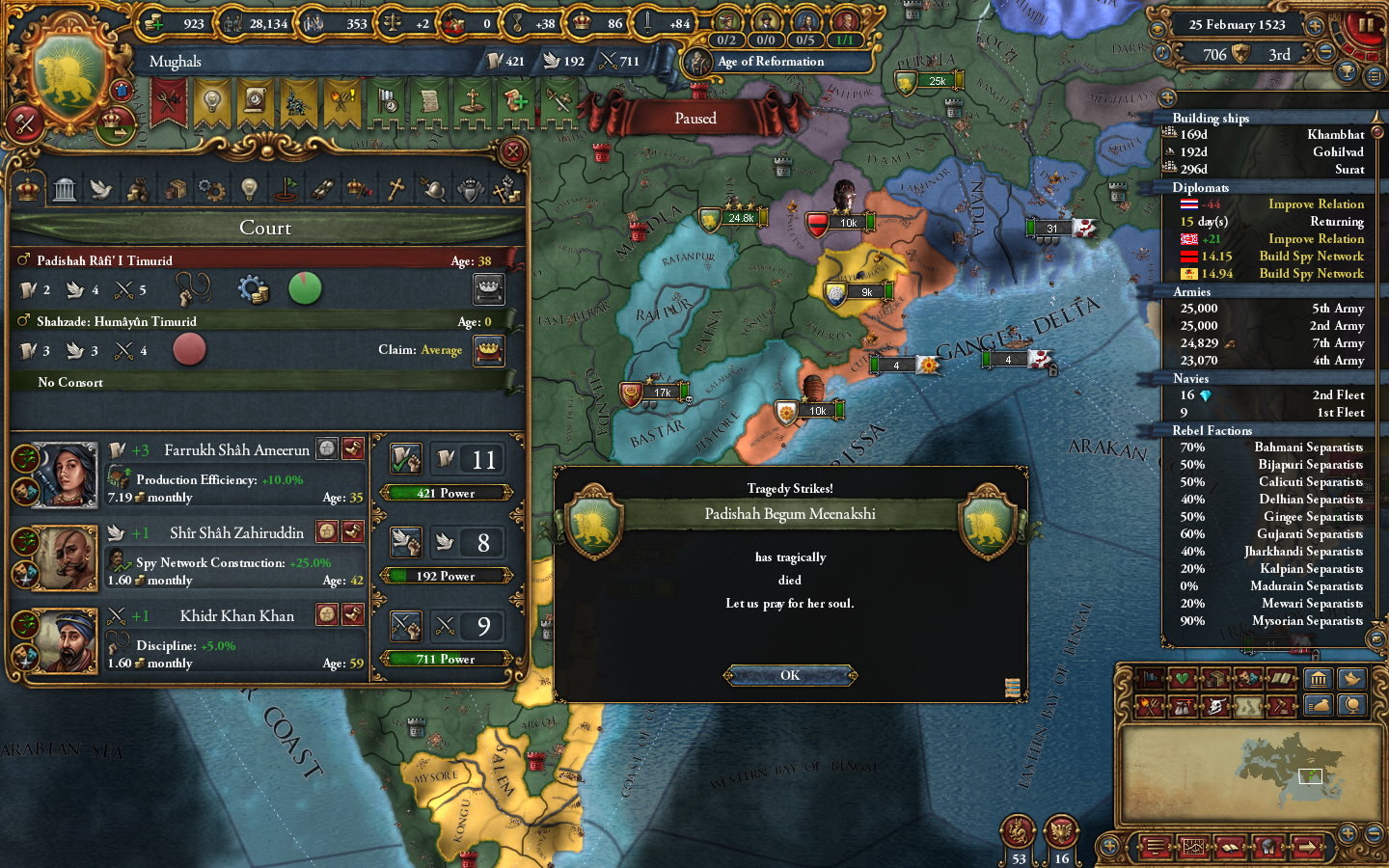The height and width of the screenshot is (868, 1389).
Task: Select the Court panel tab
Action: point(27,188)
